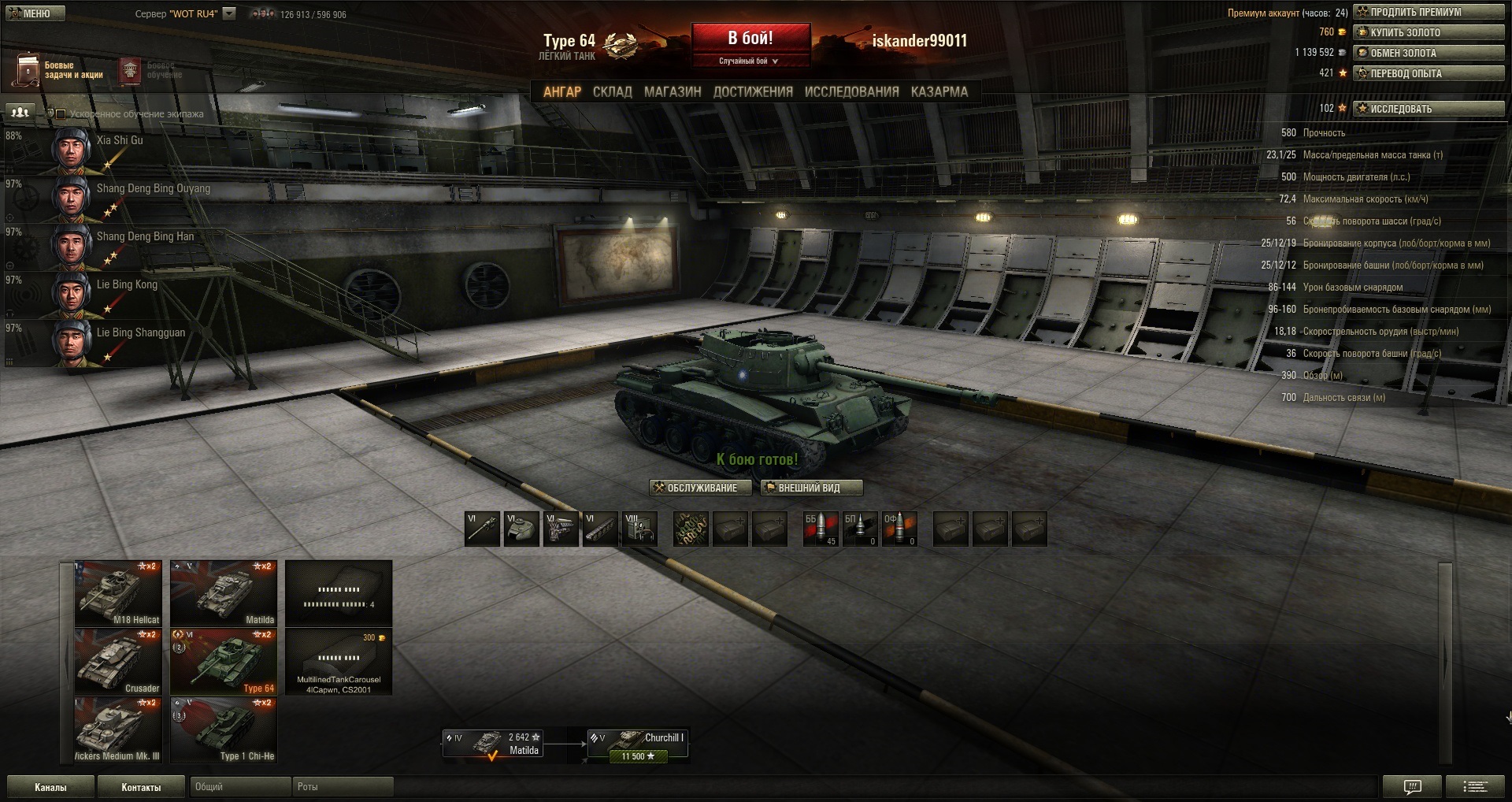Switch to the СКЛАД tab
This screenshot has height=802, width=1512.
612,92
